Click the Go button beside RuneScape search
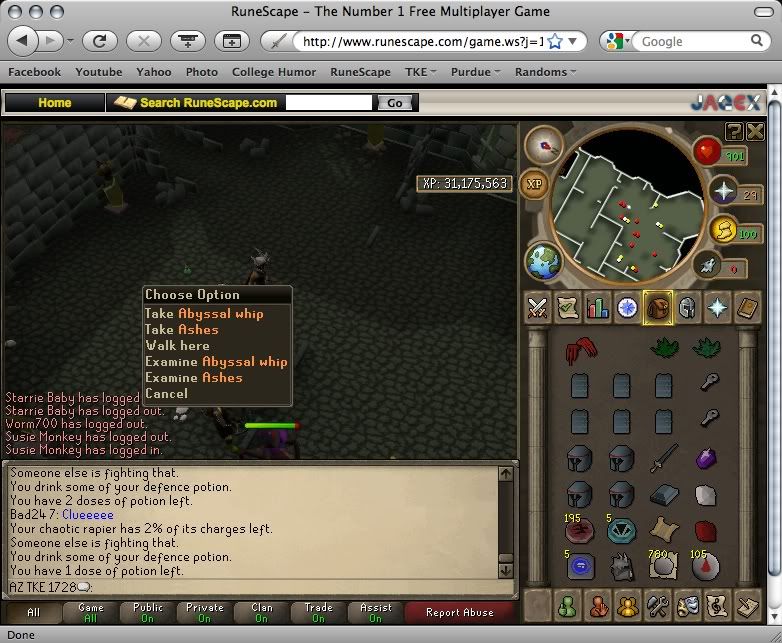Screen dimensions: 782x643 (x=394, y=103)
